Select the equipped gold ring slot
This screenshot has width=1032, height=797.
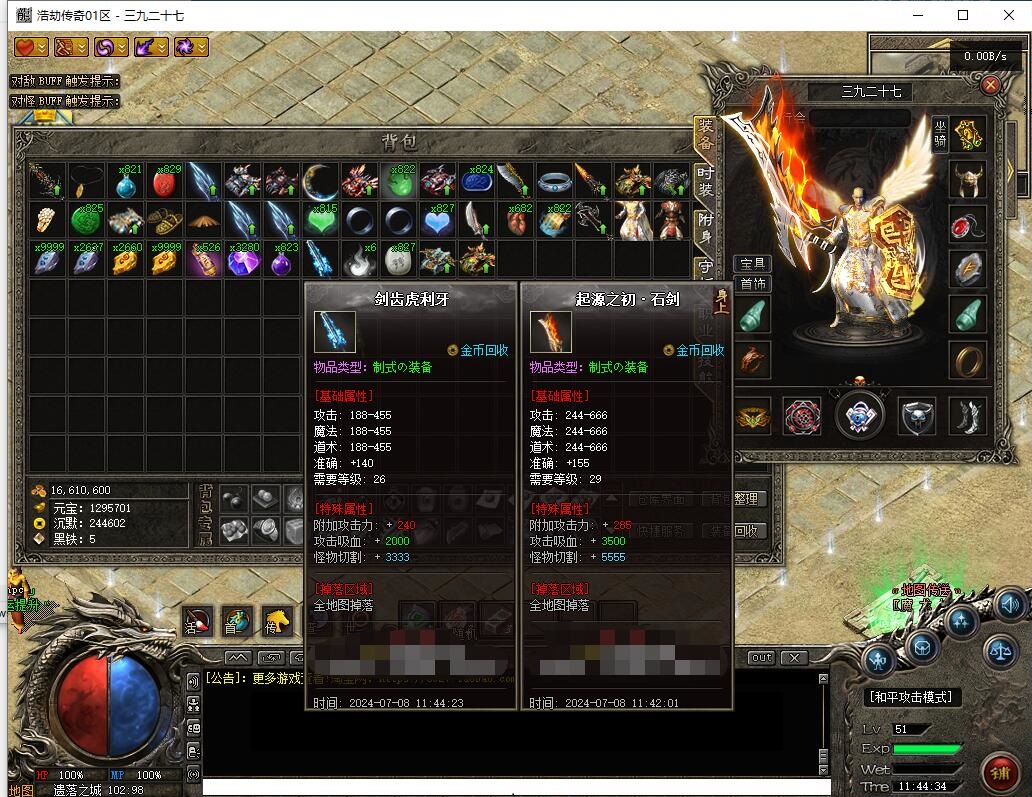[968, 359]
